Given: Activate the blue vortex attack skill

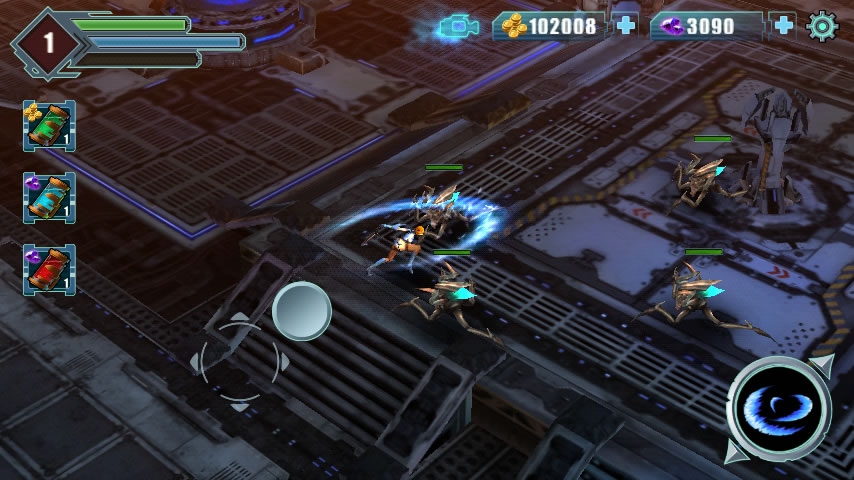Looking at the screenshot, I should click(779, 410).
